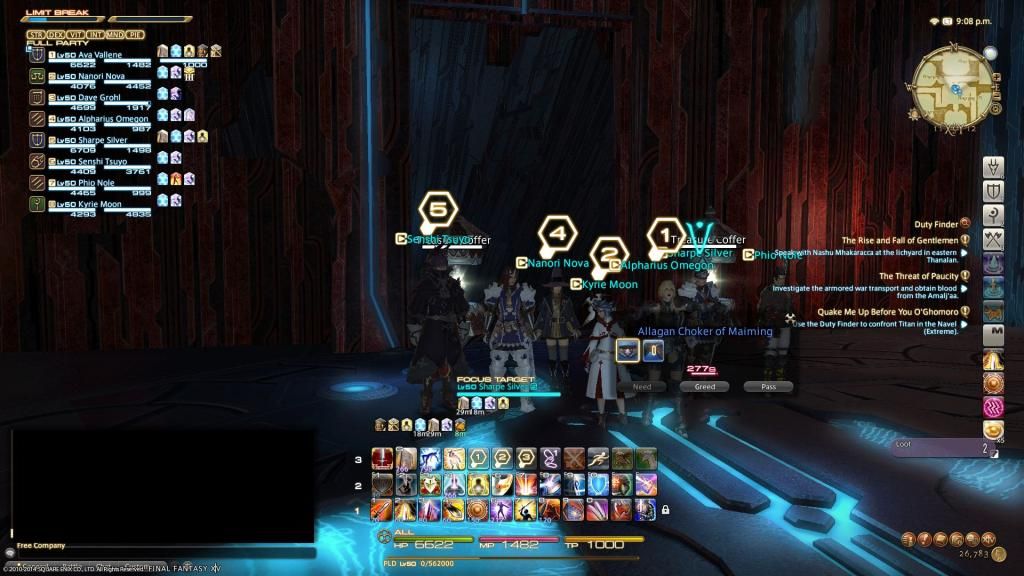Viewport: 1024px width, 576px height.
Task: Open the Duty Finder entry
Action: [x=937, y=224]
